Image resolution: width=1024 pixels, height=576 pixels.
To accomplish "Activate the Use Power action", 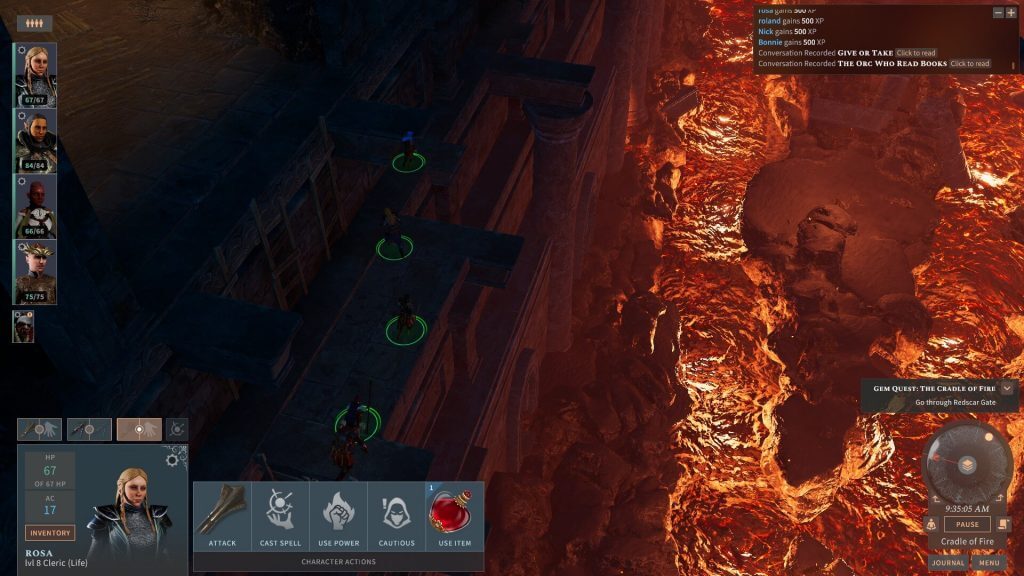I will click(337, 517).
